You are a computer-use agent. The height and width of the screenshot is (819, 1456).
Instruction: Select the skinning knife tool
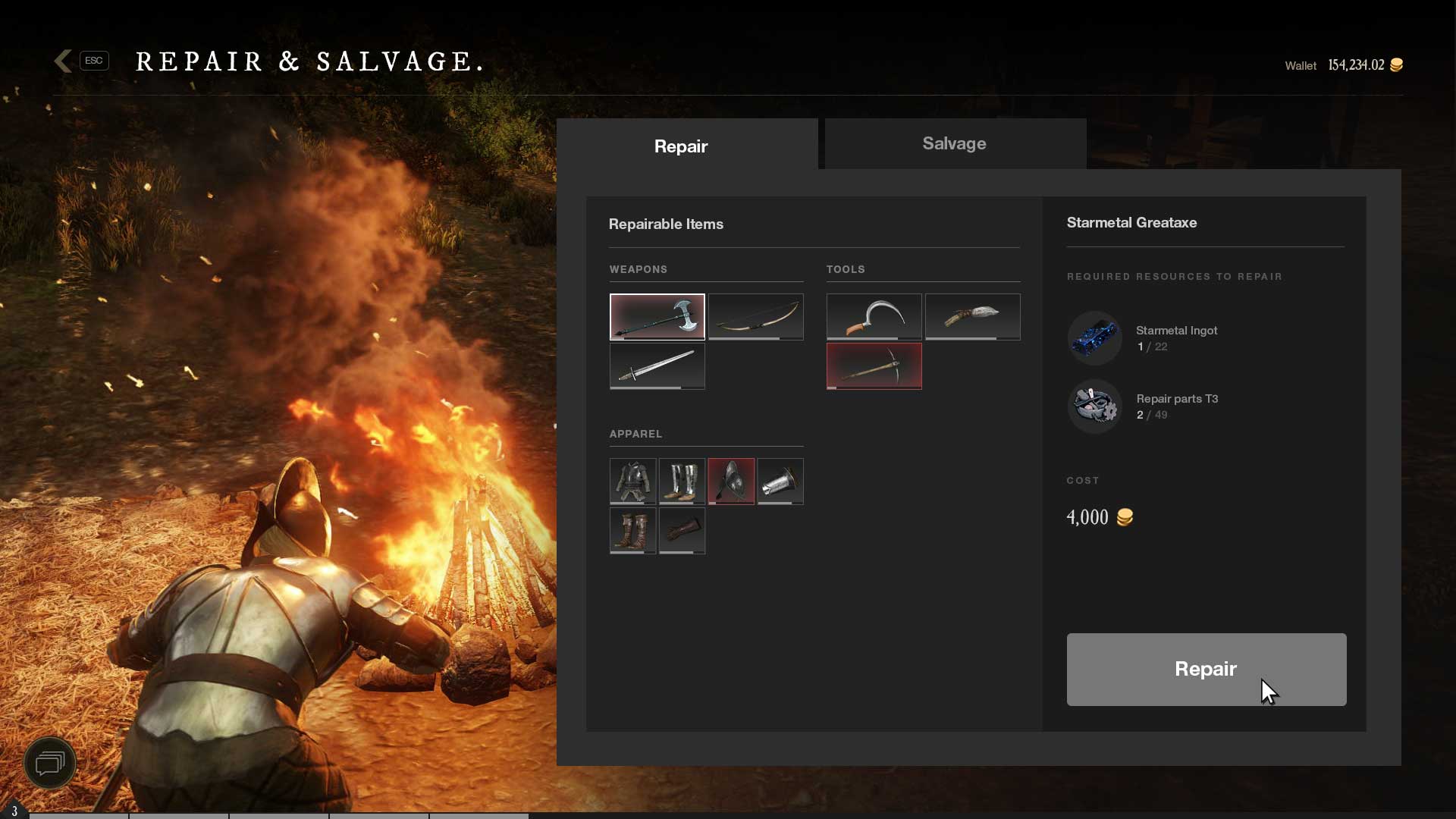point(972,316)
